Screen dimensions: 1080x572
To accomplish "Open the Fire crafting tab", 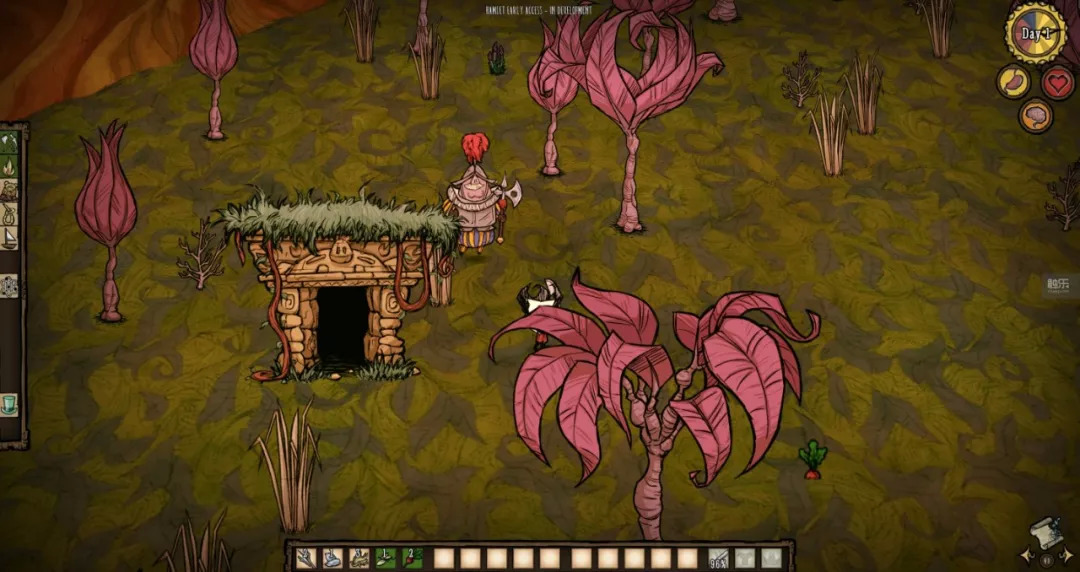I will coord(10,166).
